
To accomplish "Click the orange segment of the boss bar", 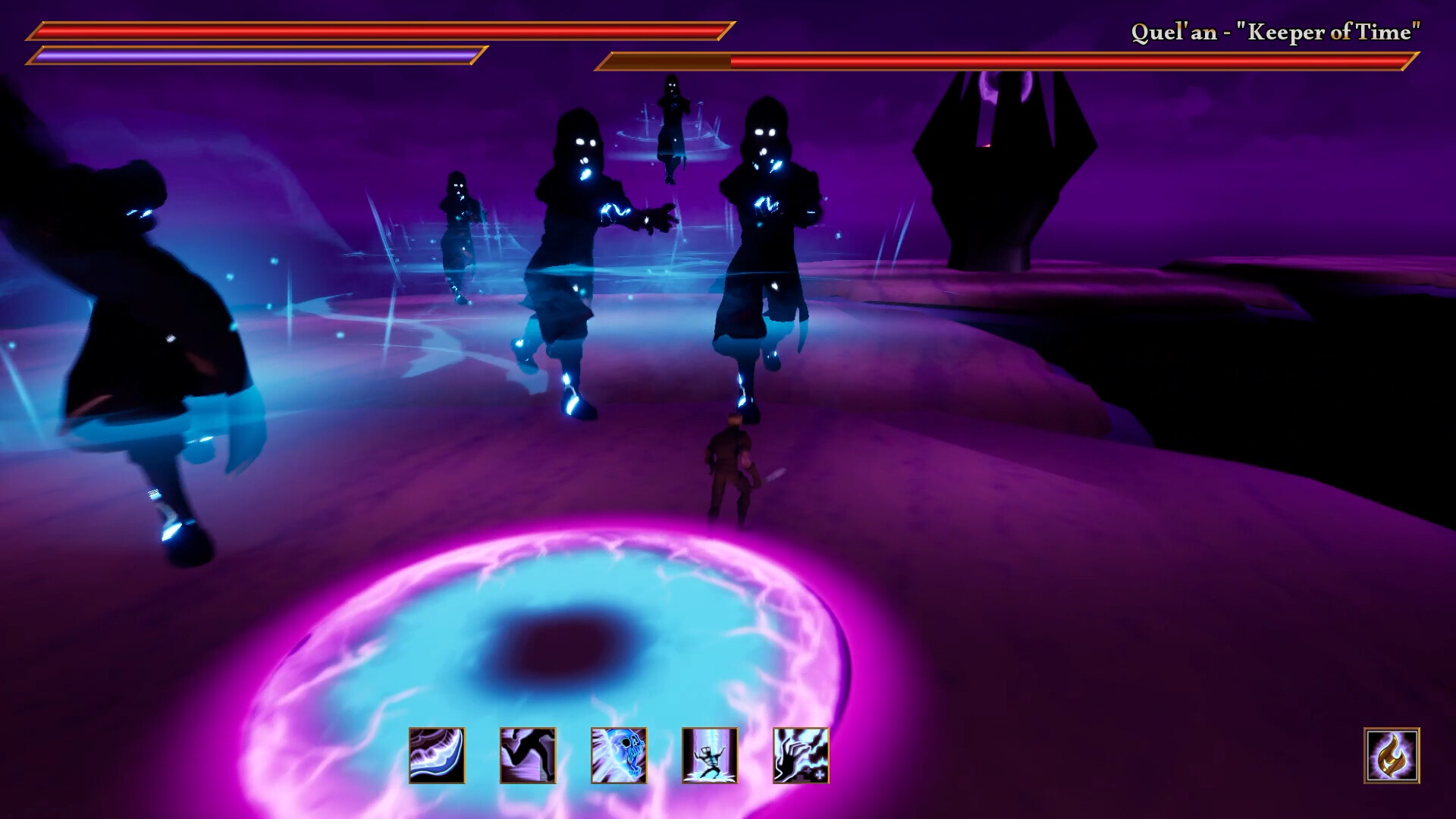I will coord(667,60).
